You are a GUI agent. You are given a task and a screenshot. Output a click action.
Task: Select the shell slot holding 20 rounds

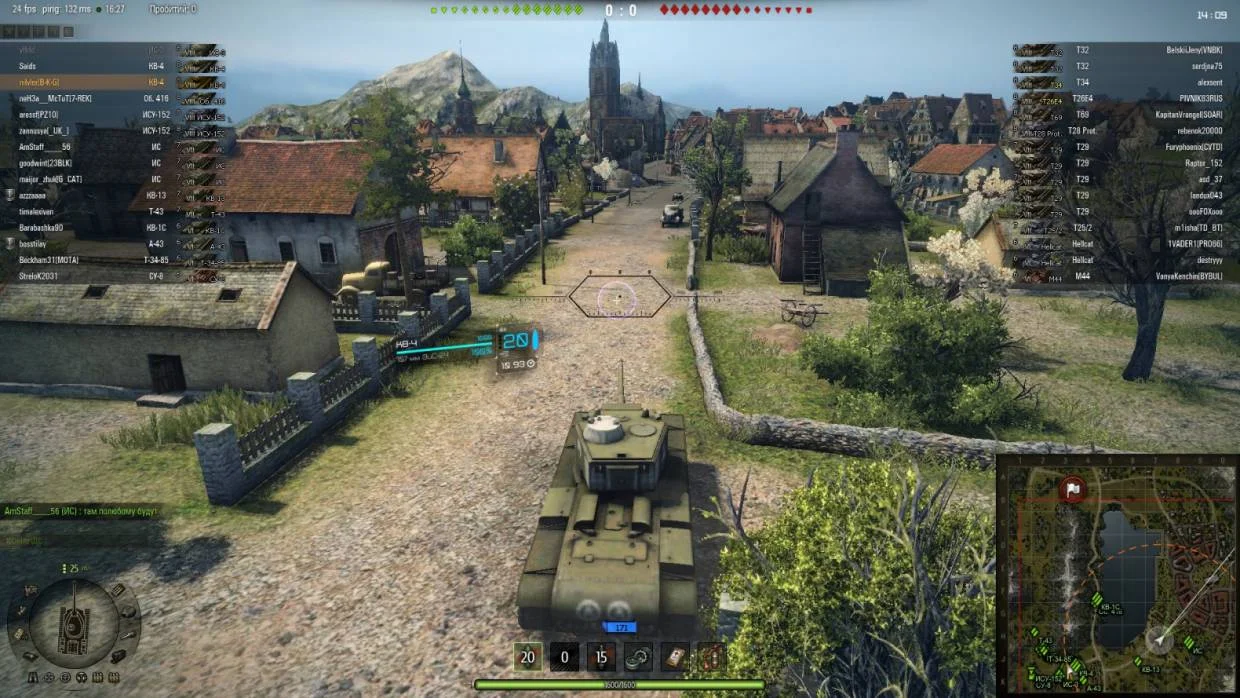pyautogui.click(x=527, y=657)
